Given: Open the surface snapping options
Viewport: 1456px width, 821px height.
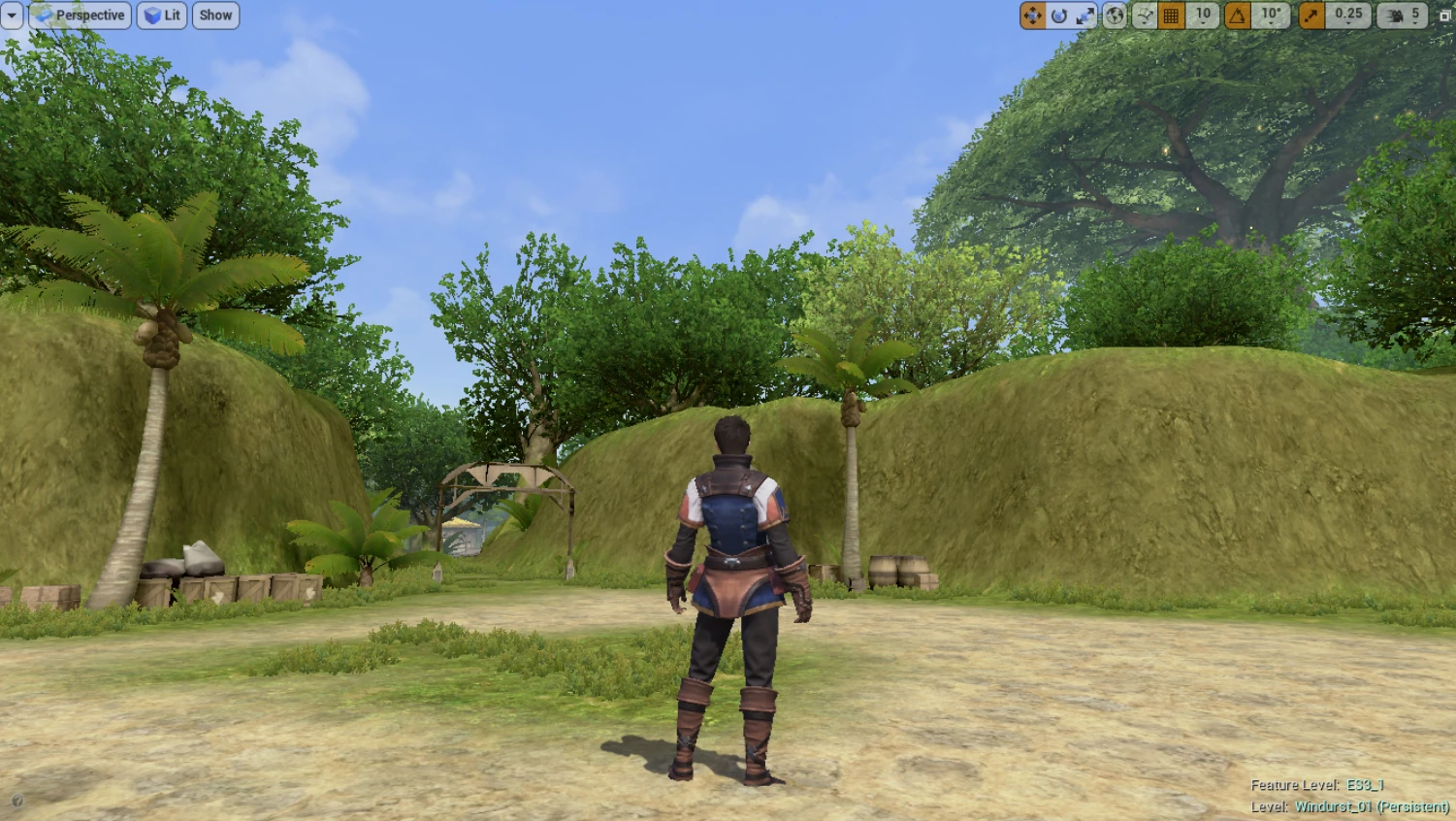Looking at the screenshot, I should [1145, 16].
